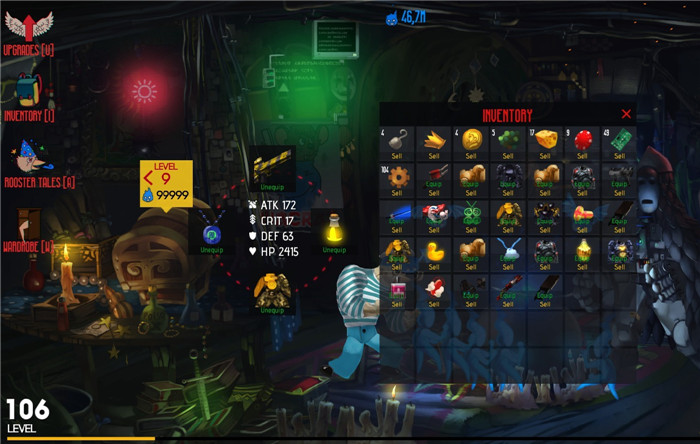This screenshot has width=700, height=444.
Task: Sell the orange gear item
Action: 397,193
